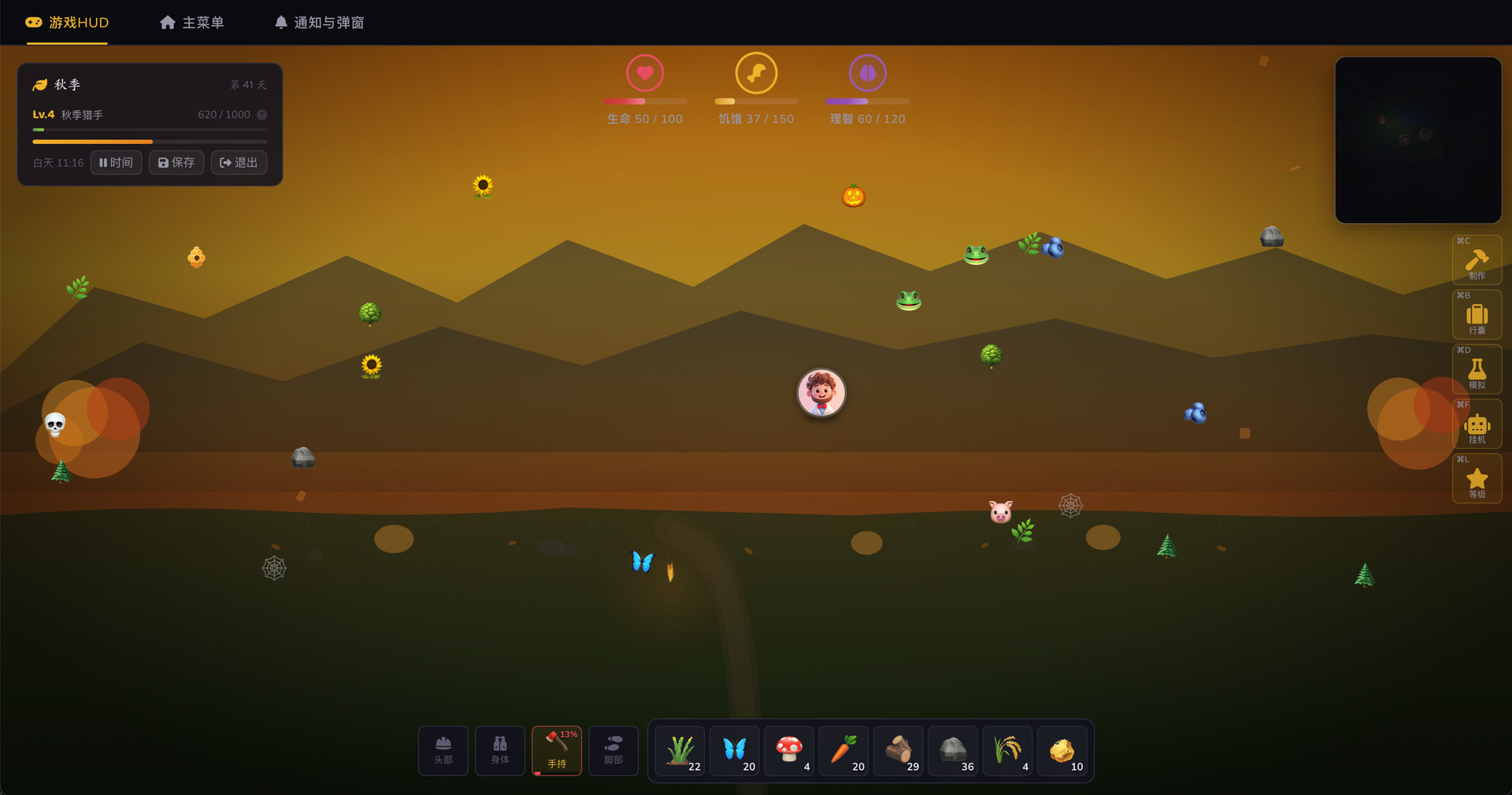
Task: Pause time with the 时间 button
Action: click(117, 163)
